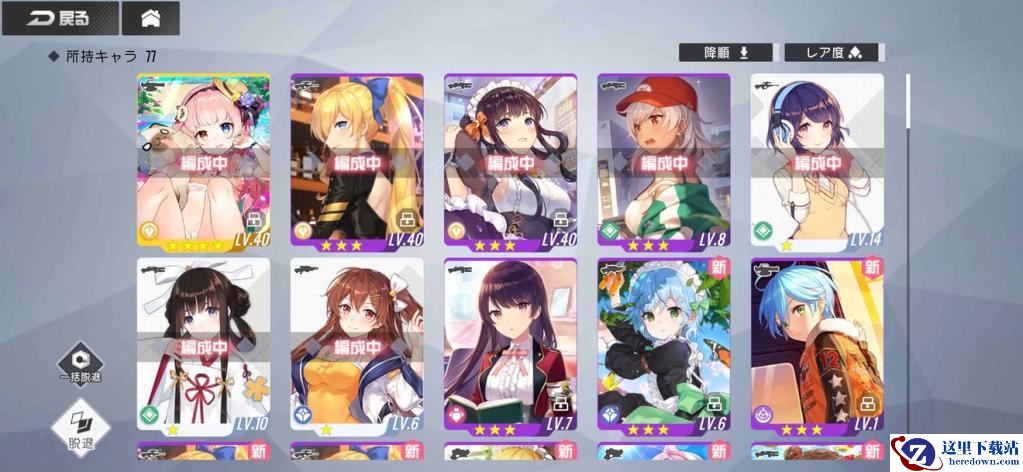Select the brown-haired LV.6 orange top card
1023x472 pixels.
coord(357,345)
